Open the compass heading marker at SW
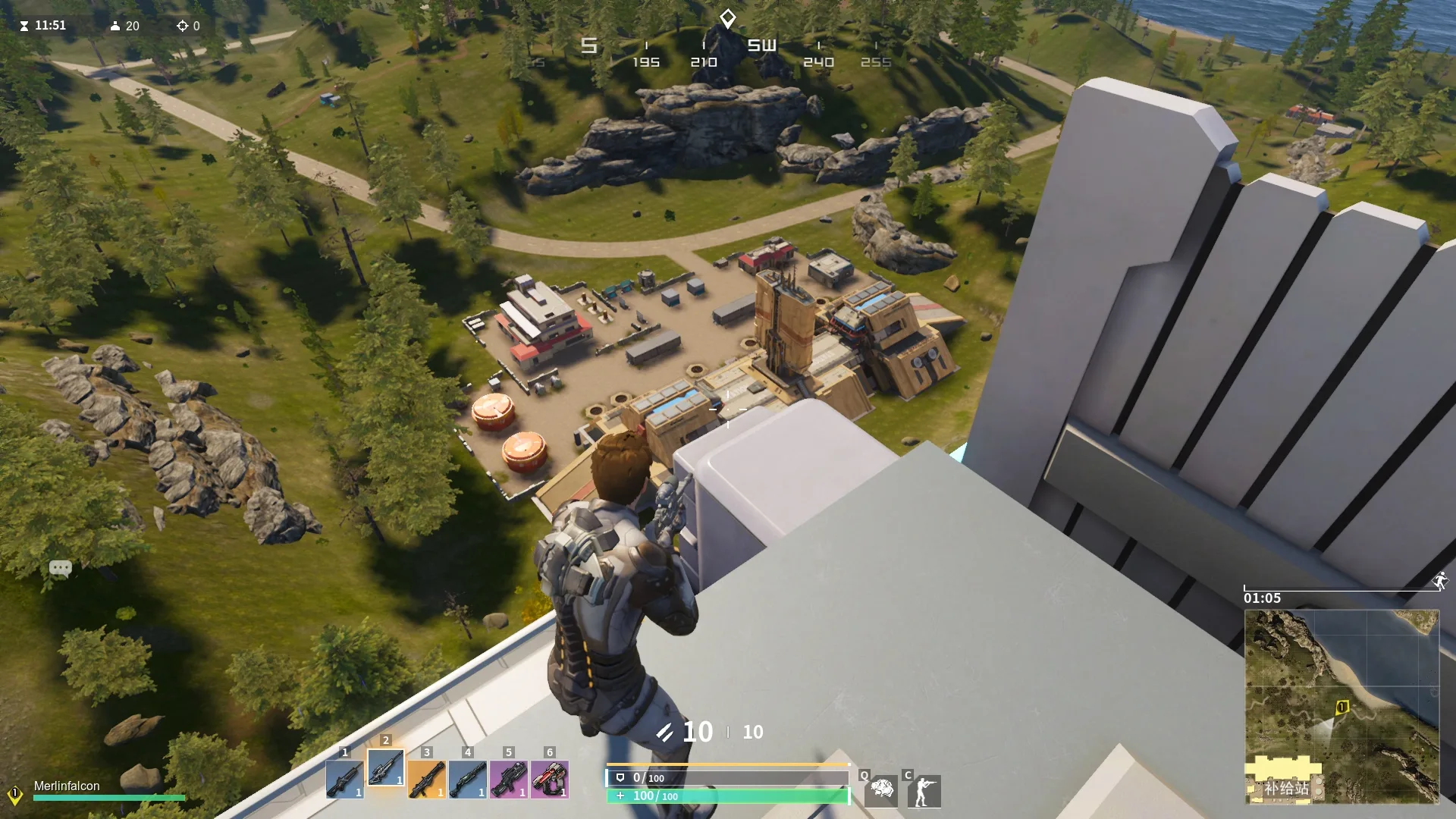 pos(761,45)
